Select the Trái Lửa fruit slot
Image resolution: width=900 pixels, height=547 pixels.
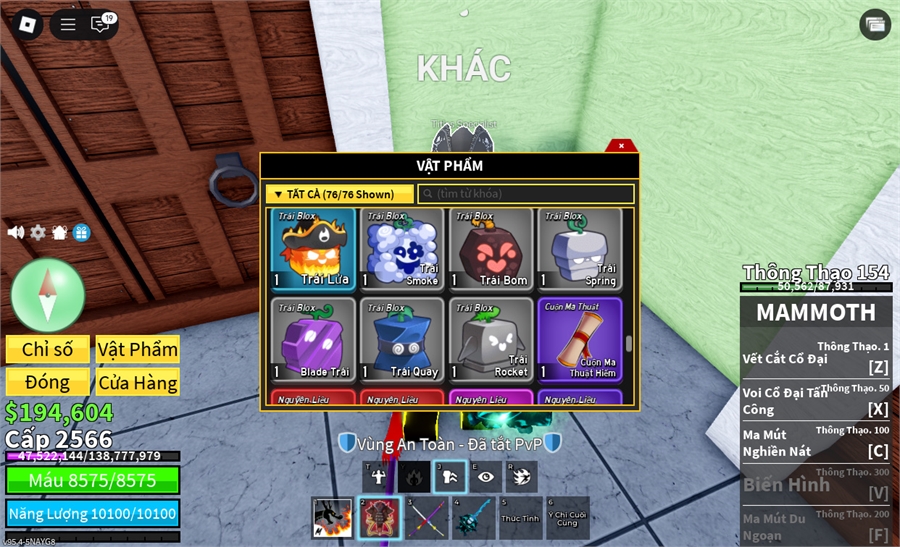click(x=312, y=249)
